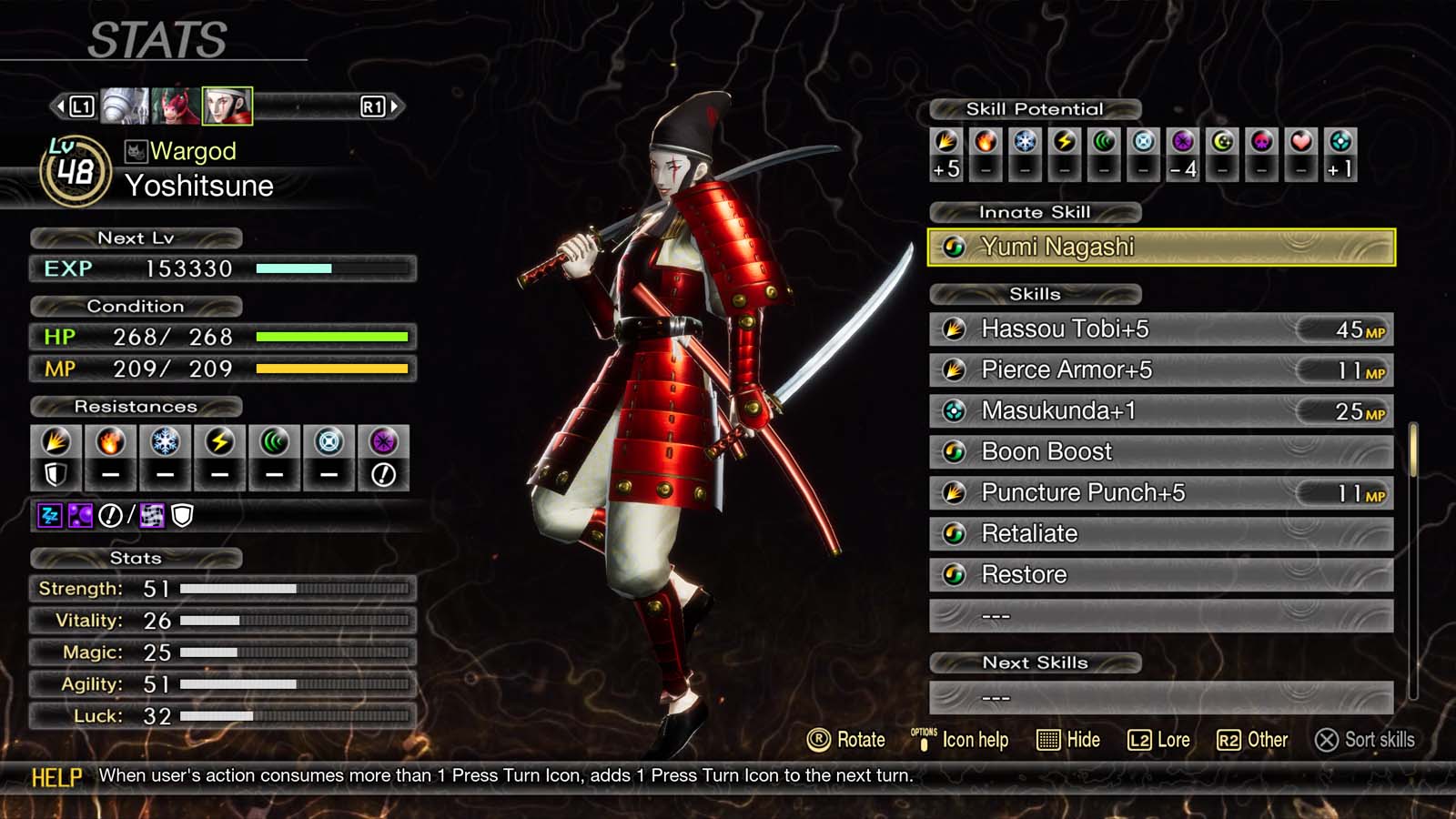The height and width of the screenshot is (819, 1456).
Task: Click the electric resistance icon
Action: tap(219, 442)
